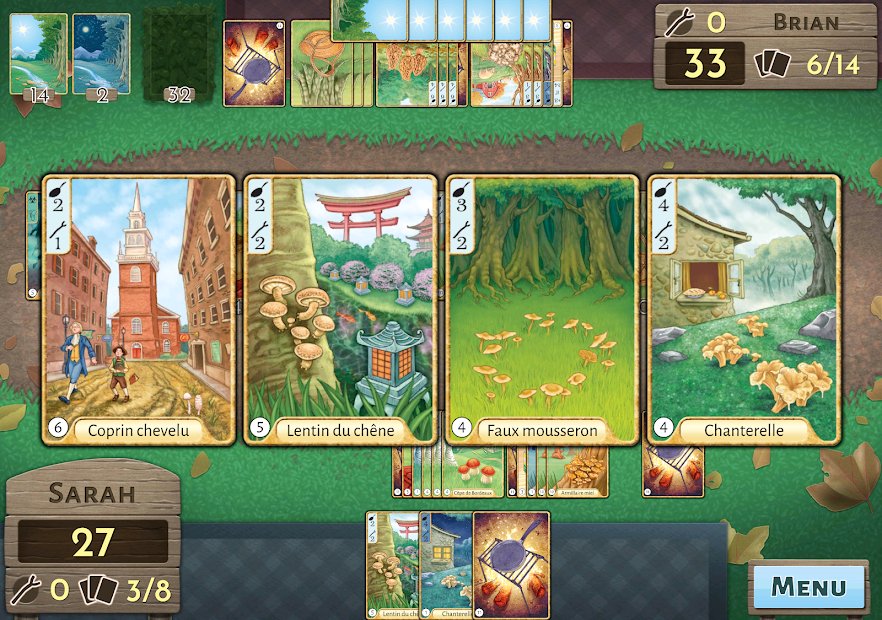
Task: Take the Faux mousseron forest card
Action: (542, 310)
